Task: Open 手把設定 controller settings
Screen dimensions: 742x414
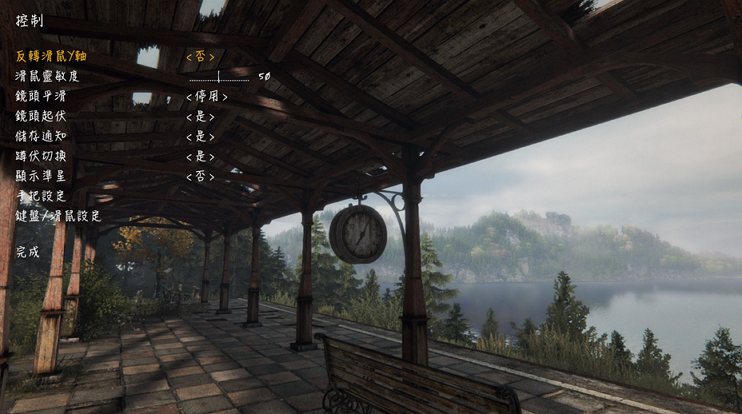Action: [x=40, y=196]
